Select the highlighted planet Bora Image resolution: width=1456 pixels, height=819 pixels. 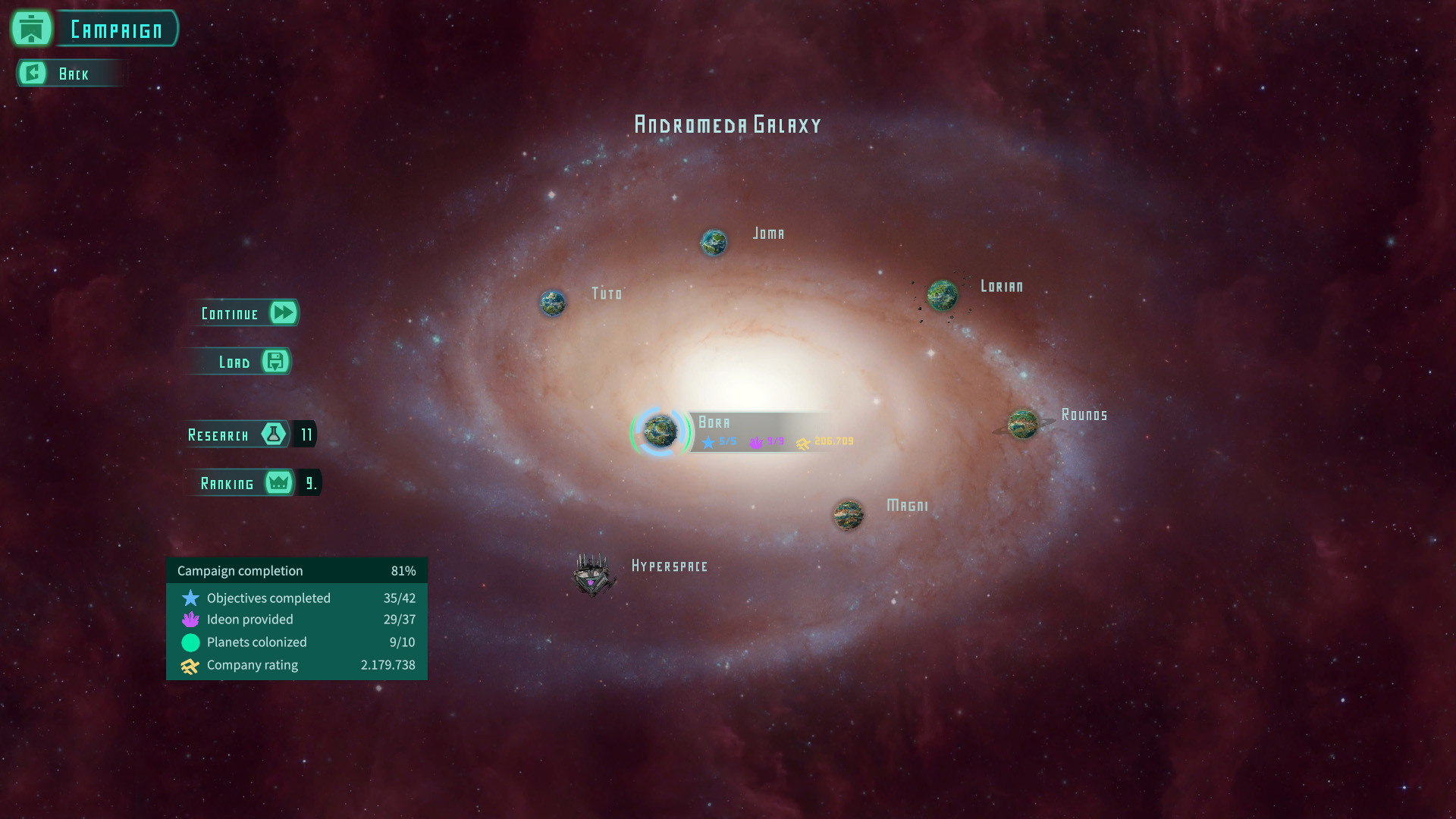[x=660, y=431]
